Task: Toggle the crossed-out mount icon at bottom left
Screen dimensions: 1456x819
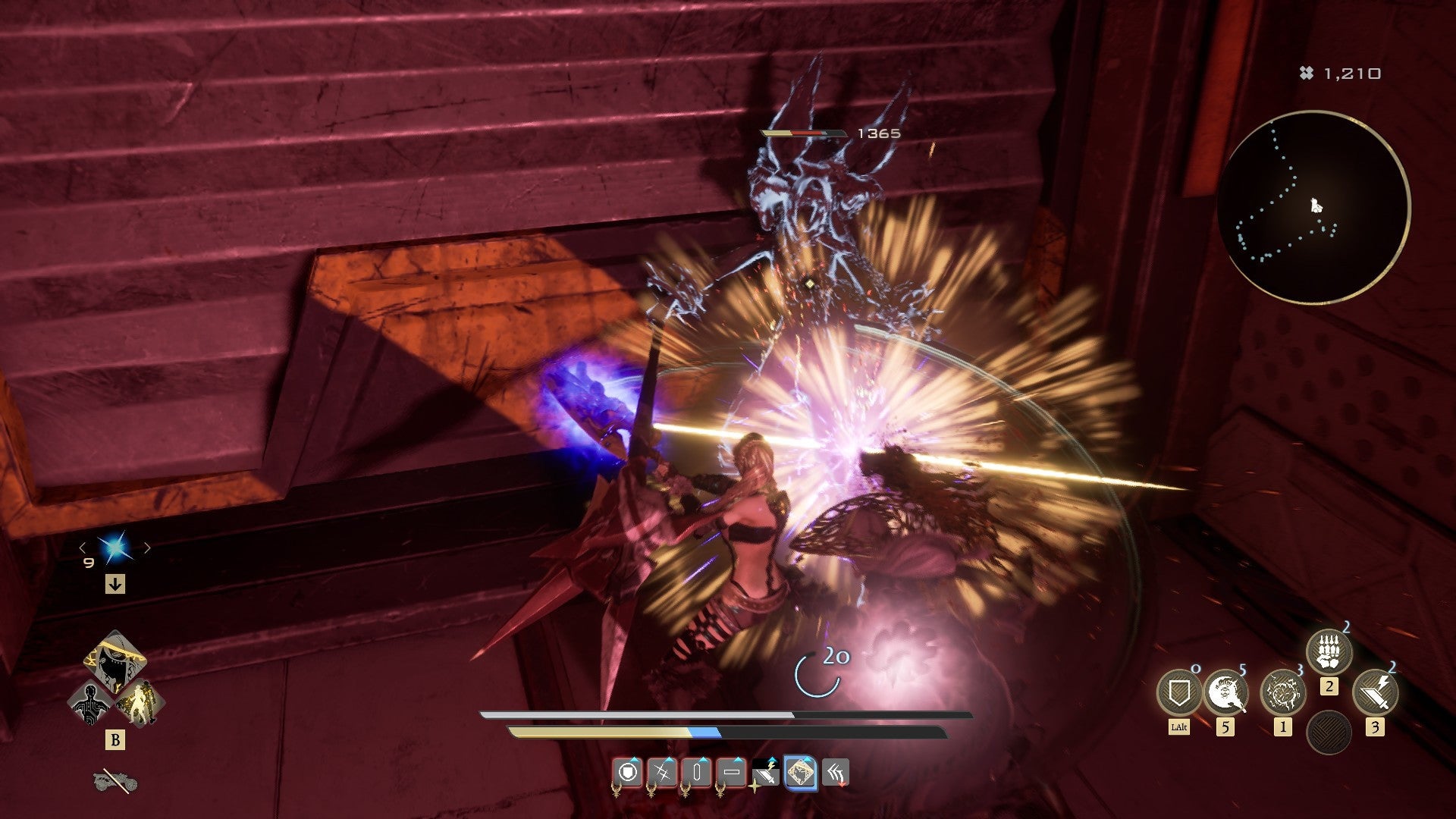Action: tap(115, 781)
